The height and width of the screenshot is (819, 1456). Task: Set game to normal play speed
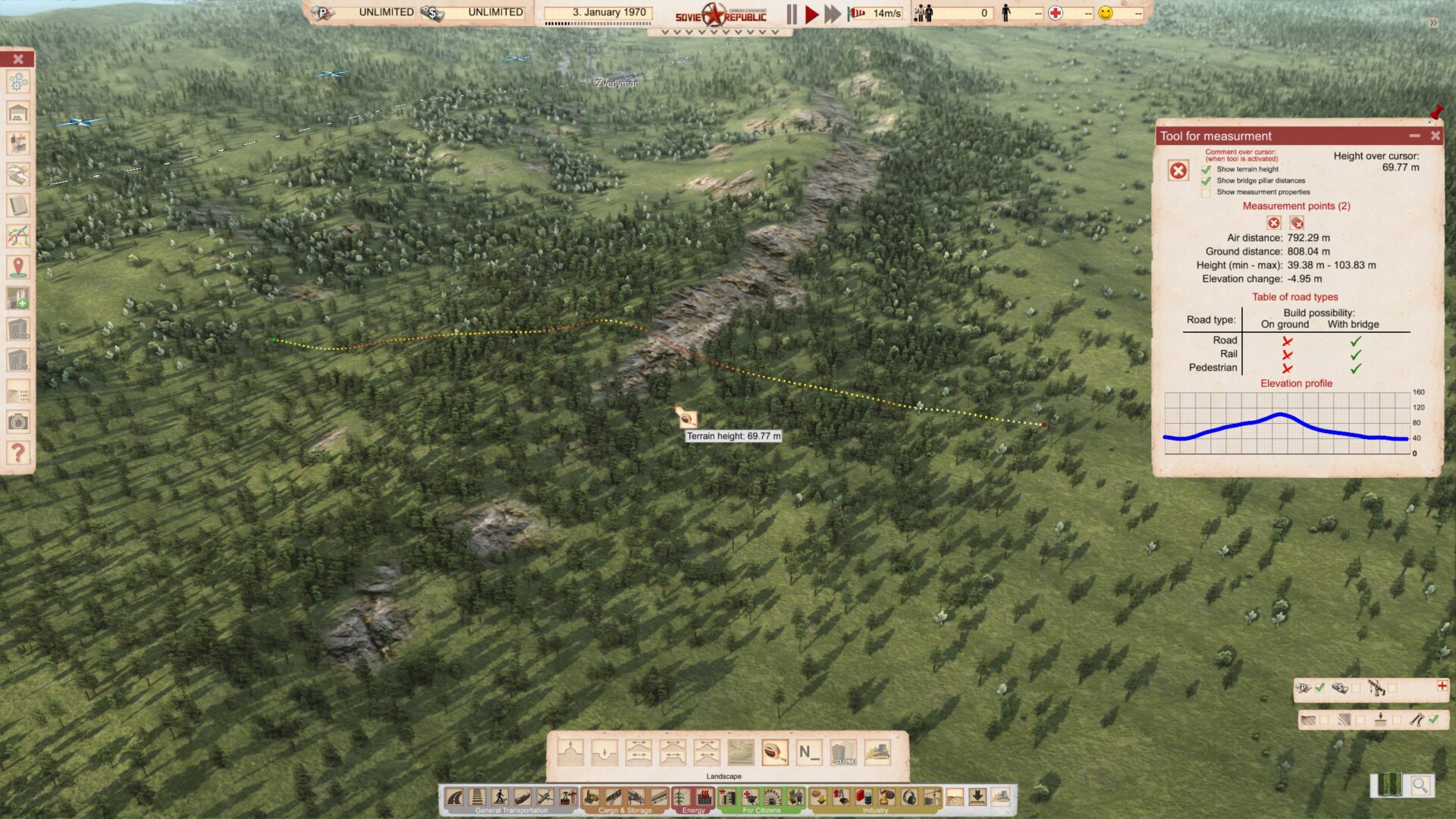[811, 14]
